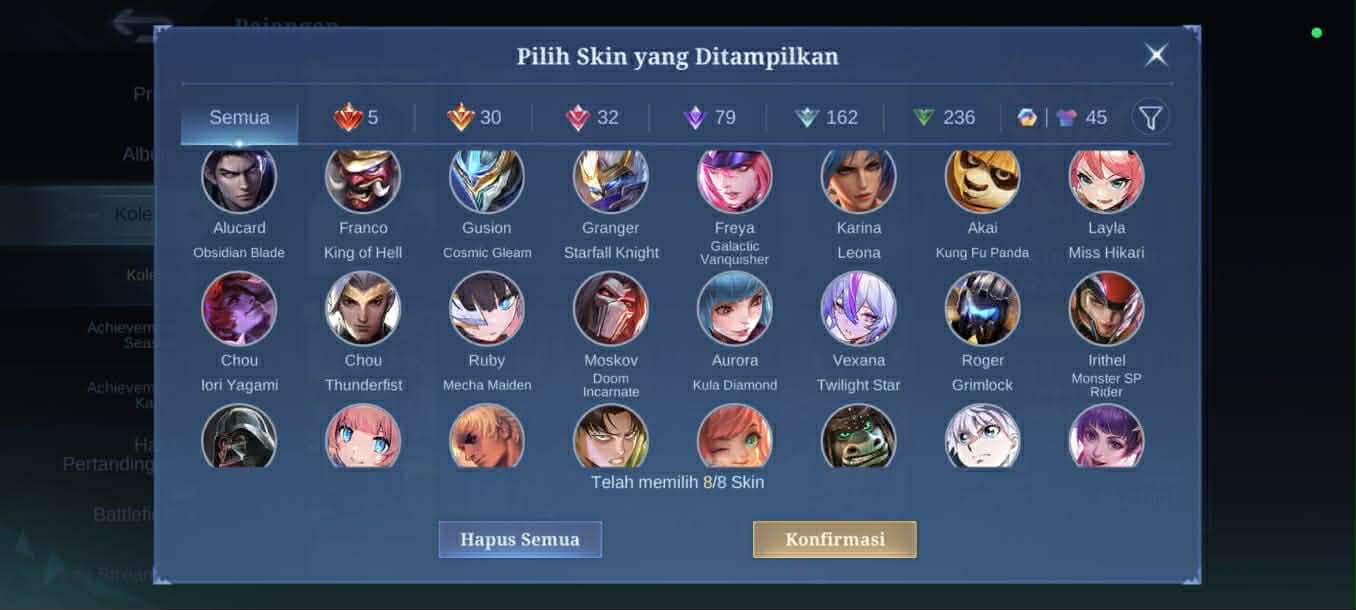The width and height of the screenshot is (1356, 610).
Task: Switch to the Semua tab
Action: (239, 118)
